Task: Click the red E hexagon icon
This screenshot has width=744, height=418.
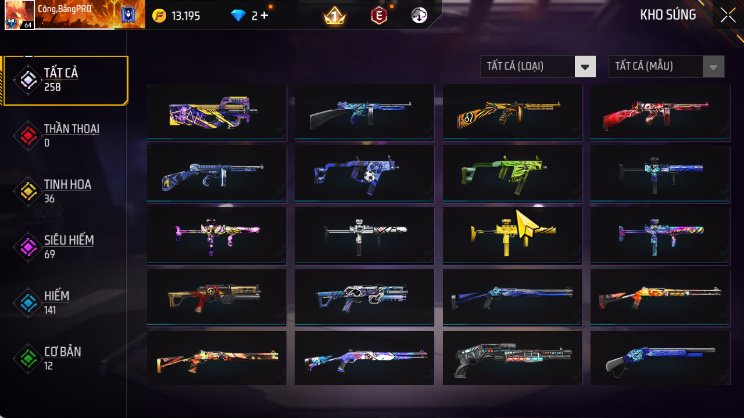Action: (x=379, y=15)
